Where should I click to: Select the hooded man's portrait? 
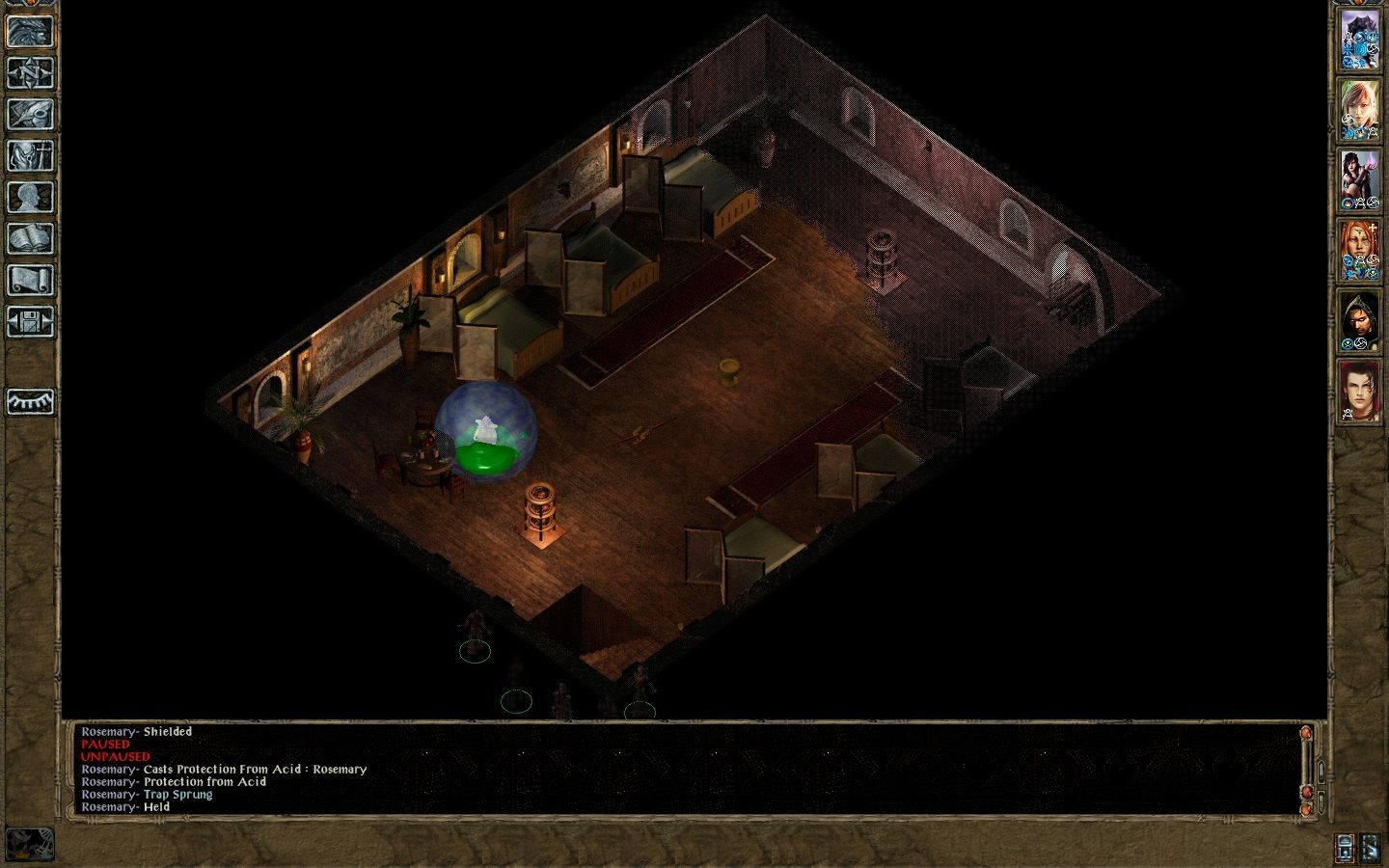(x=1359, y=320)
